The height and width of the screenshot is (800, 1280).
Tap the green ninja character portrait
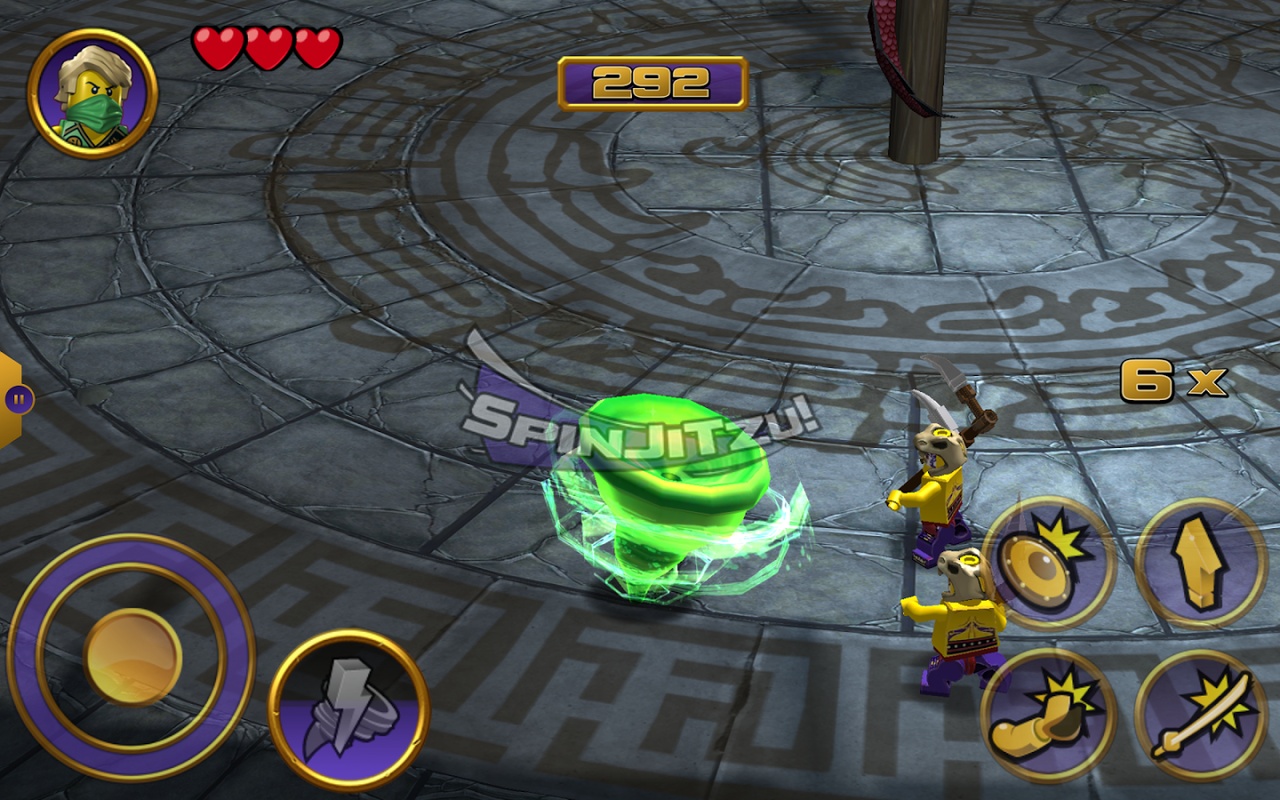92,93
